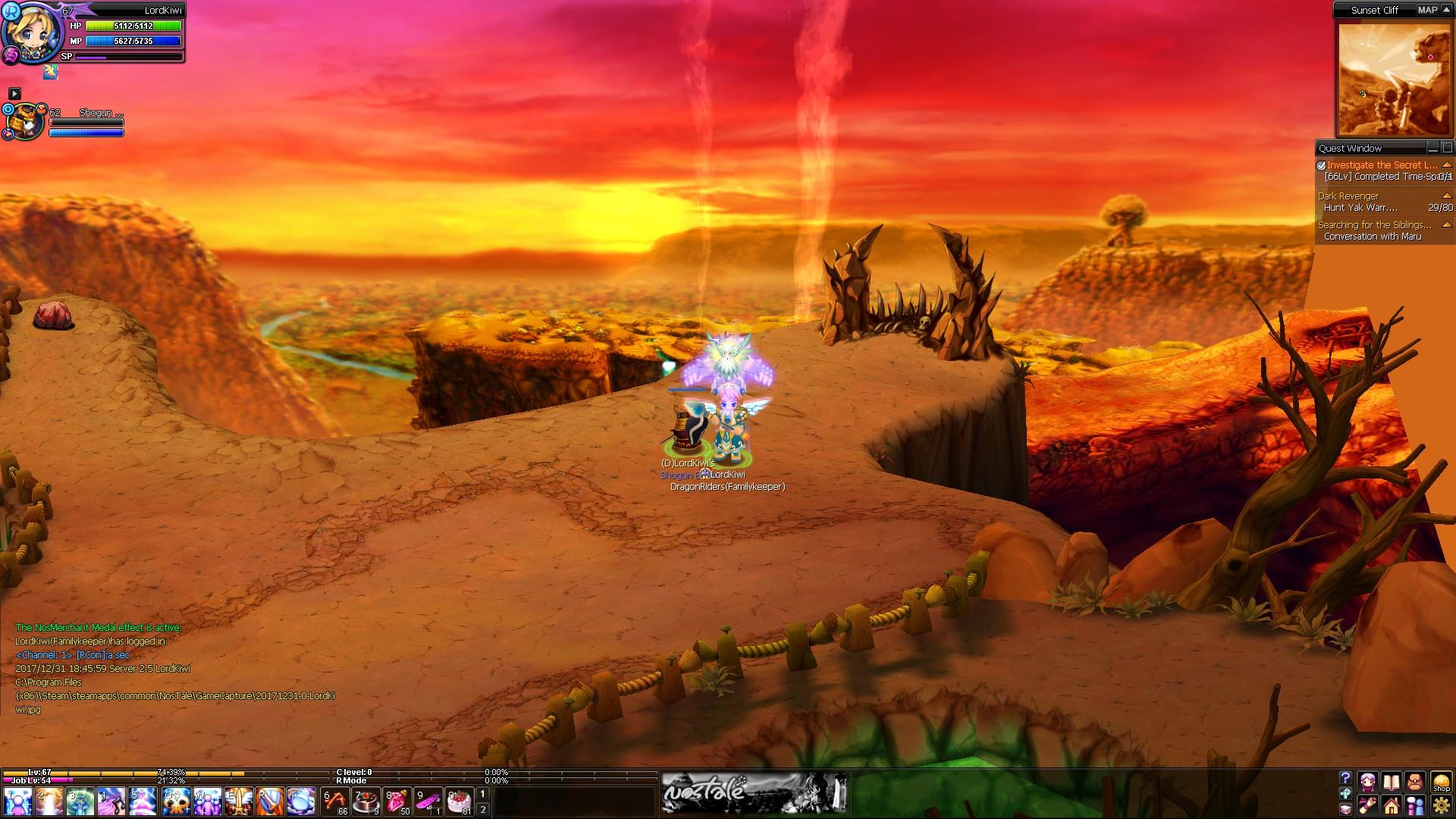This screenshot has height=819, width=1456.
Task: Open the house miniland icon
Action: click(1391, 805)
